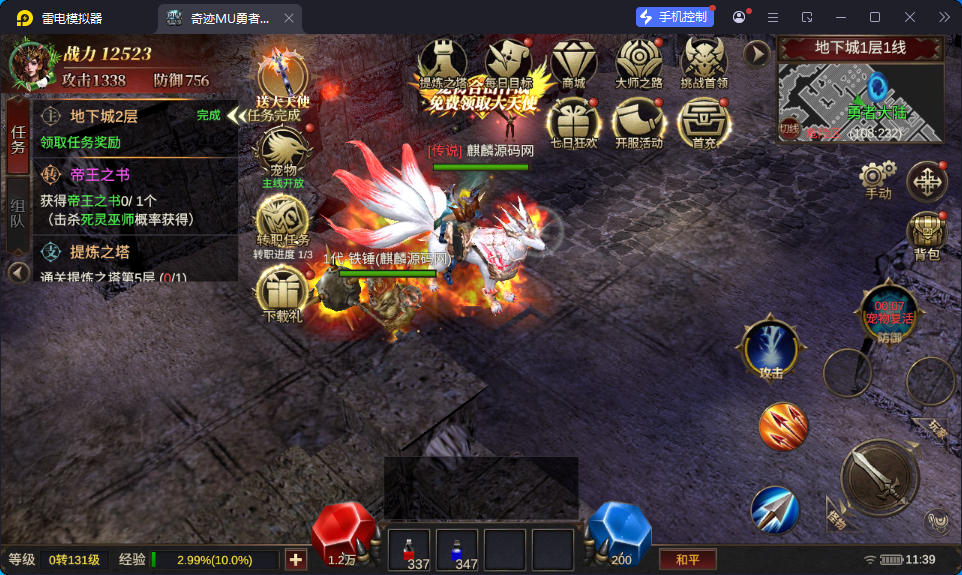The image size is (962, 575).
Task: Open the 七日狂欢 event
Action: point(573,123)
